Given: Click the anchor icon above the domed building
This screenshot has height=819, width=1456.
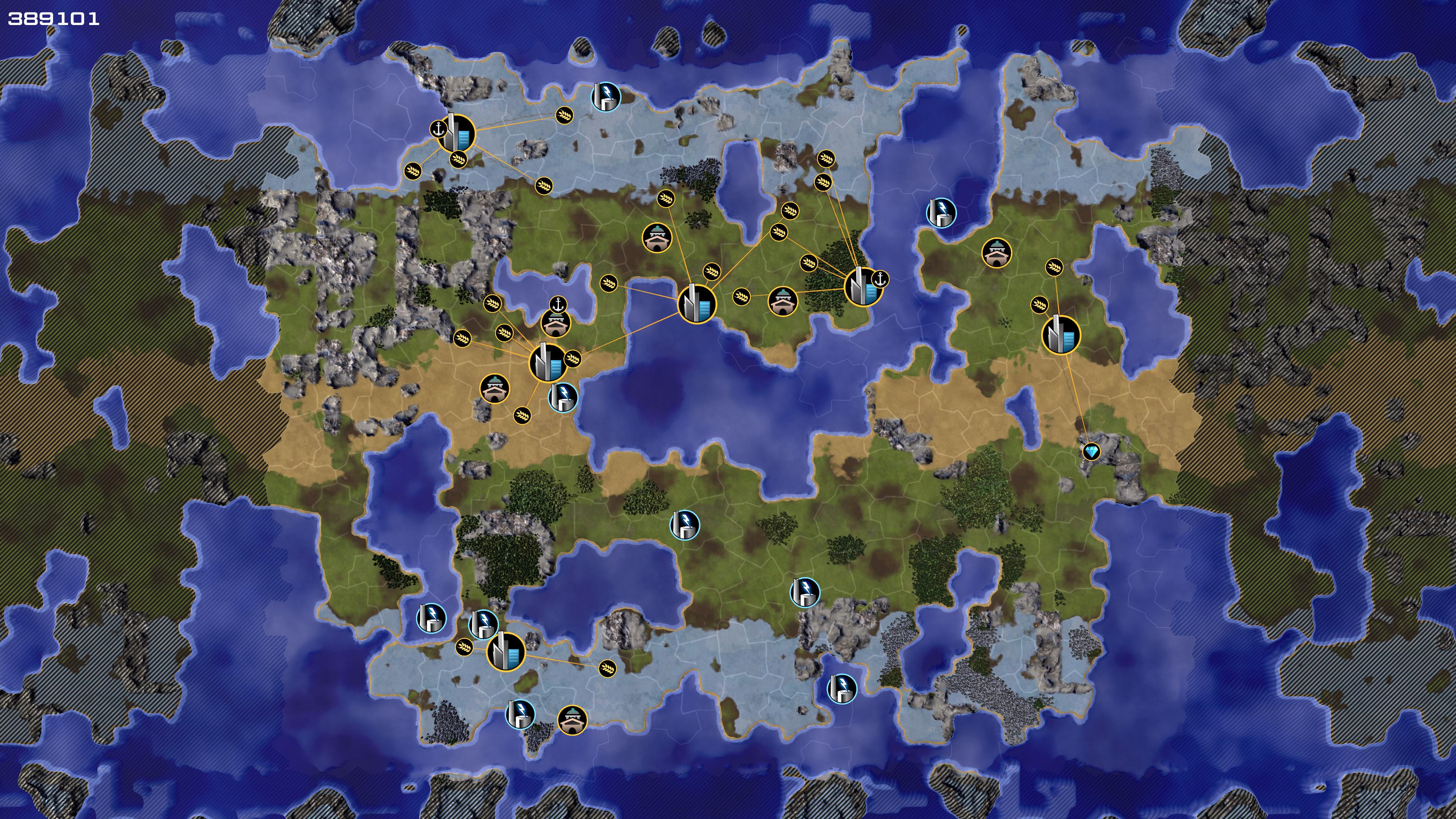Looking at the screenshot, I should coord(559,304).
